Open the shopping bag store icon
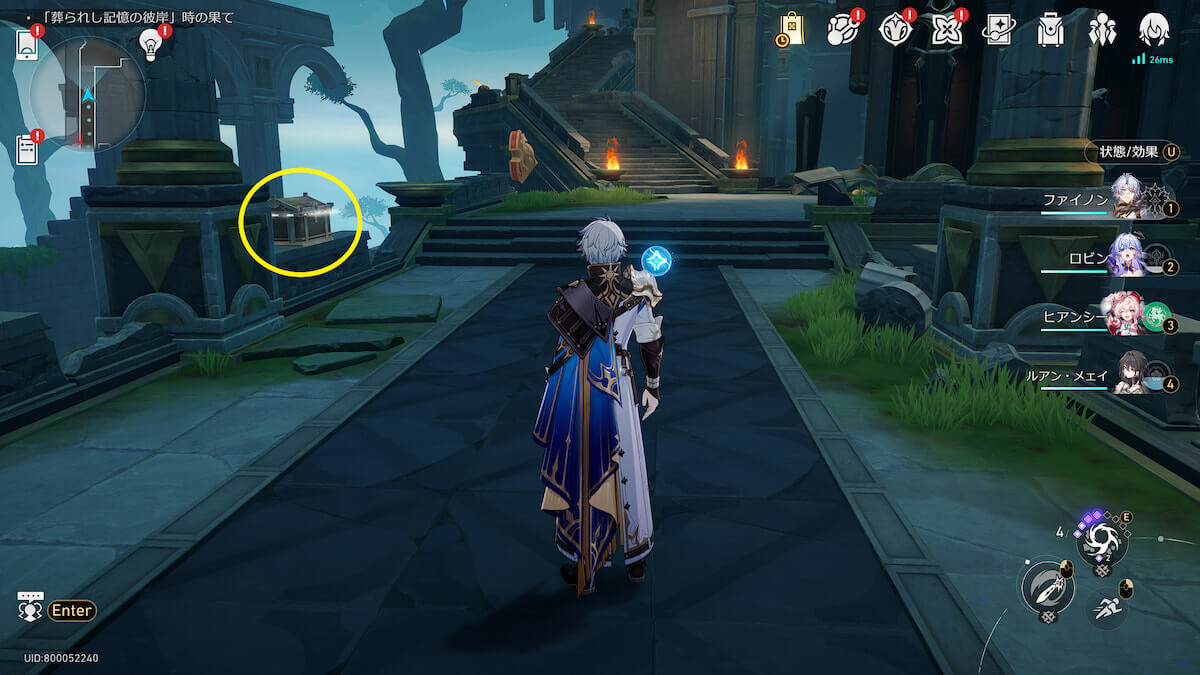The image size is (1200, 675). [x=790, y=30]
